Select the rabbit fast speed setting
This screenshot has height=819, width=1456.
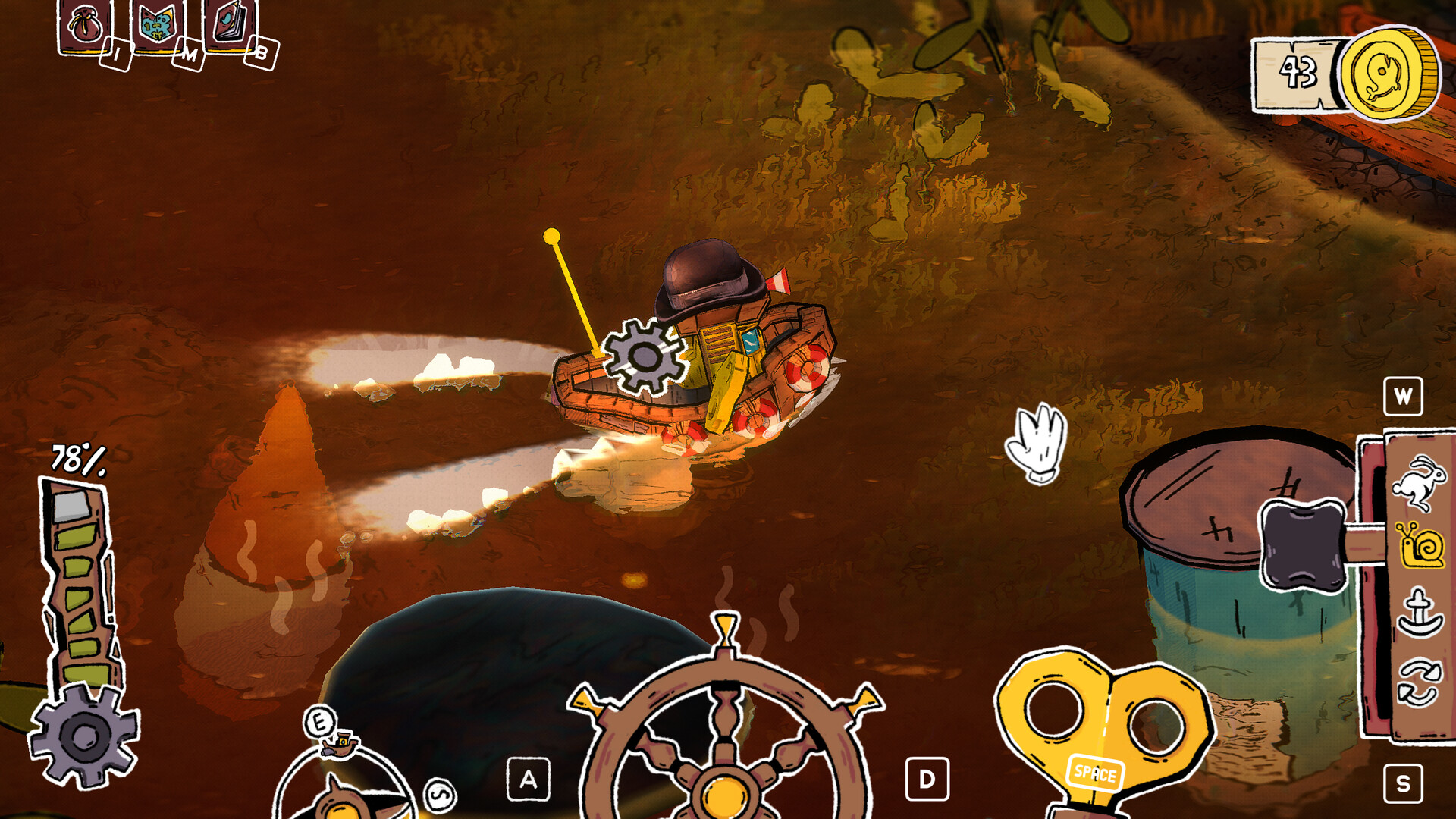pos(1418,482)
